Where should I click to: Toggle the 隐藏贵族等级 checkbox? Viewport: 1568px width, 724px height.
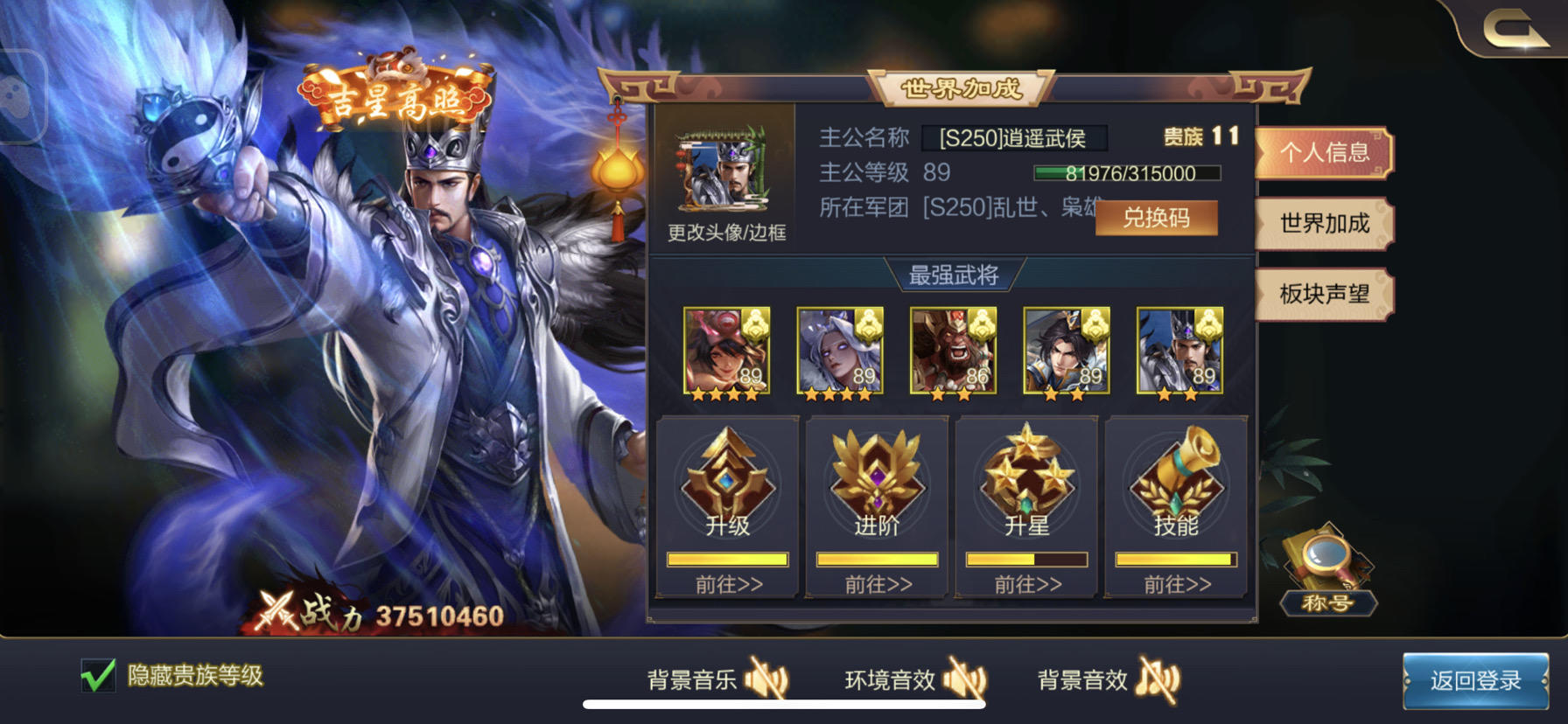[99, 674]
